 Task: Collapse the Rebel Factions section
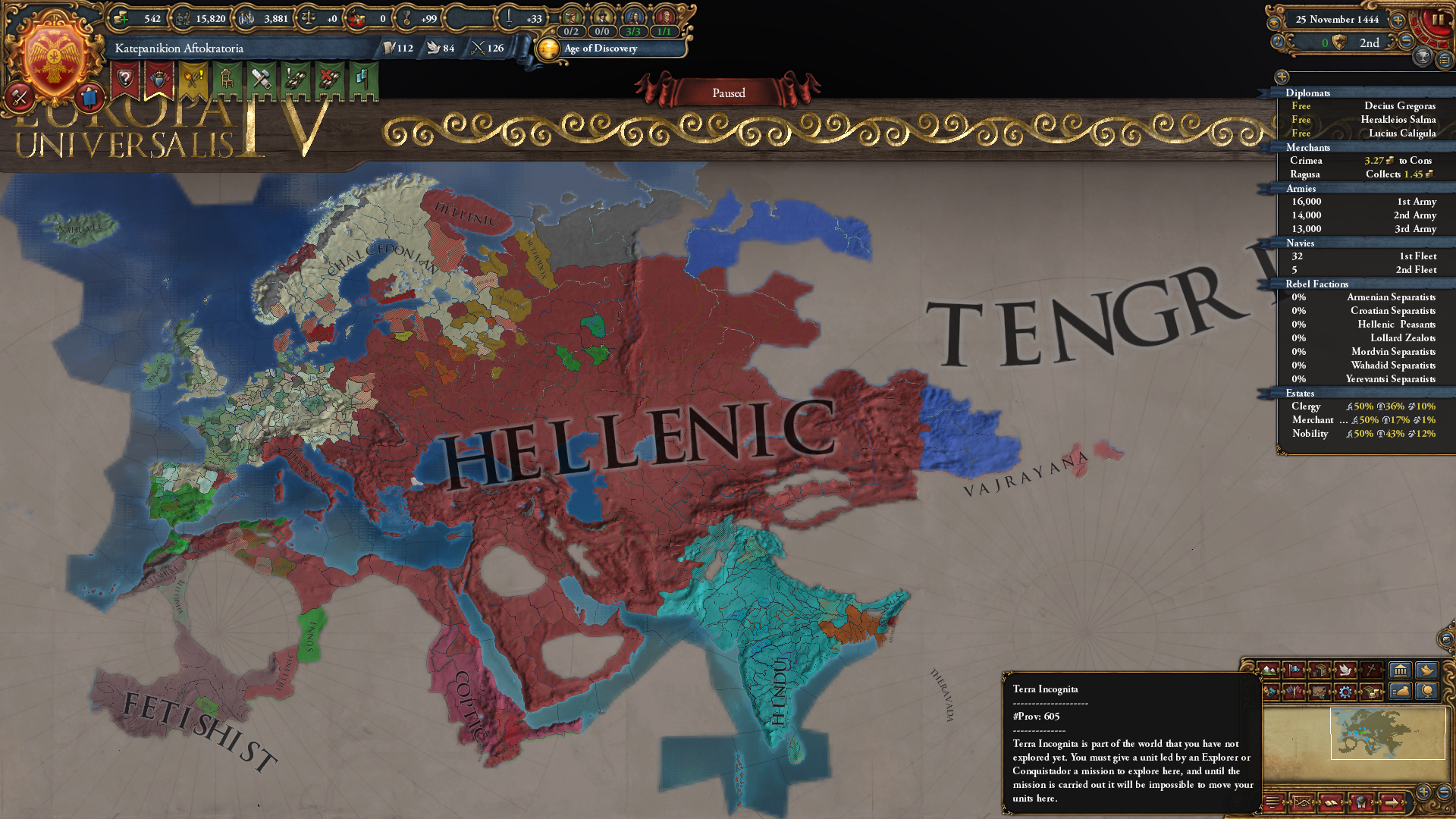click(x=1317, y=284)
